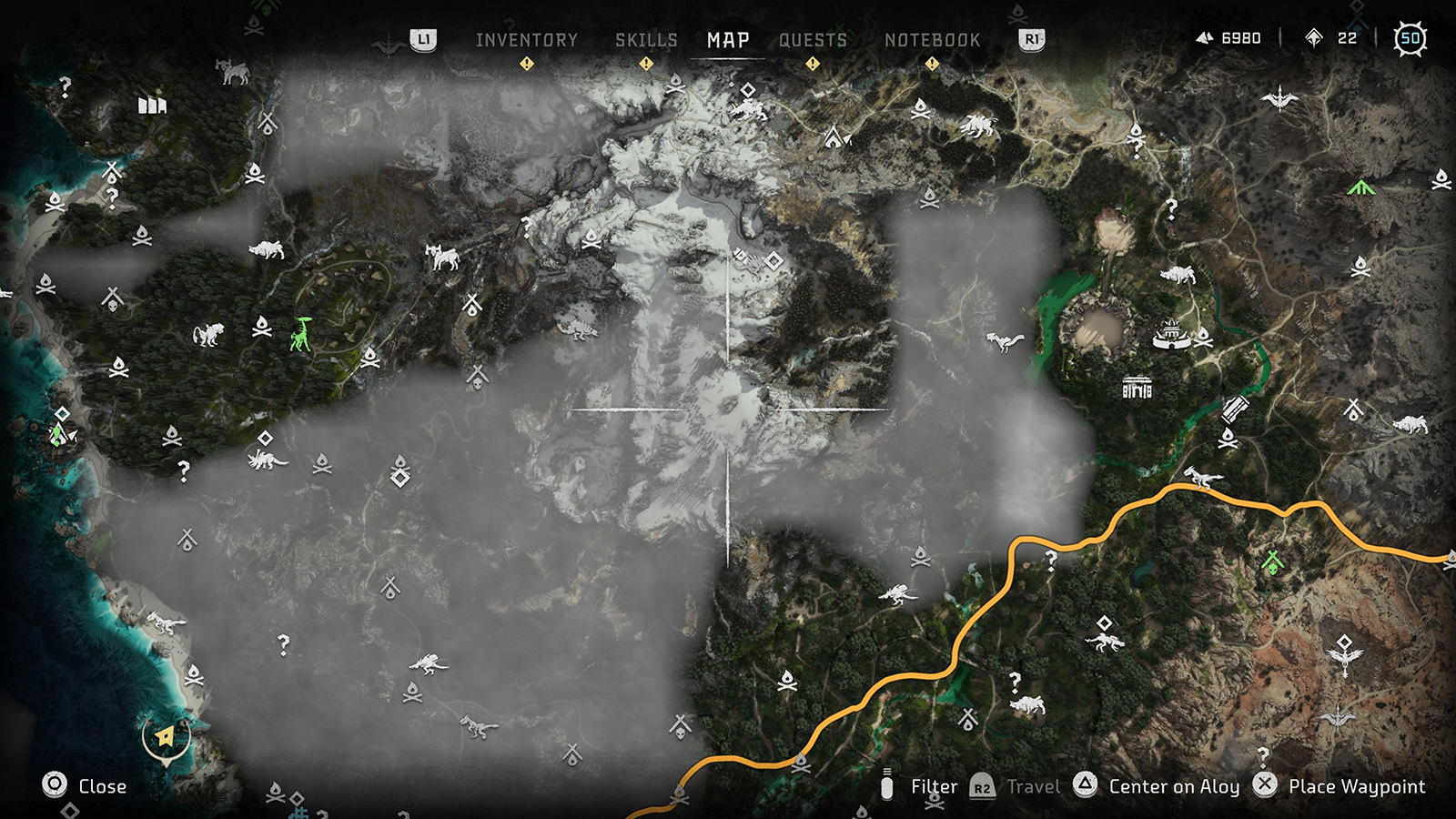Open the Notebook tab
This screenshot has height=819, width=1456.
coord(934,40)
